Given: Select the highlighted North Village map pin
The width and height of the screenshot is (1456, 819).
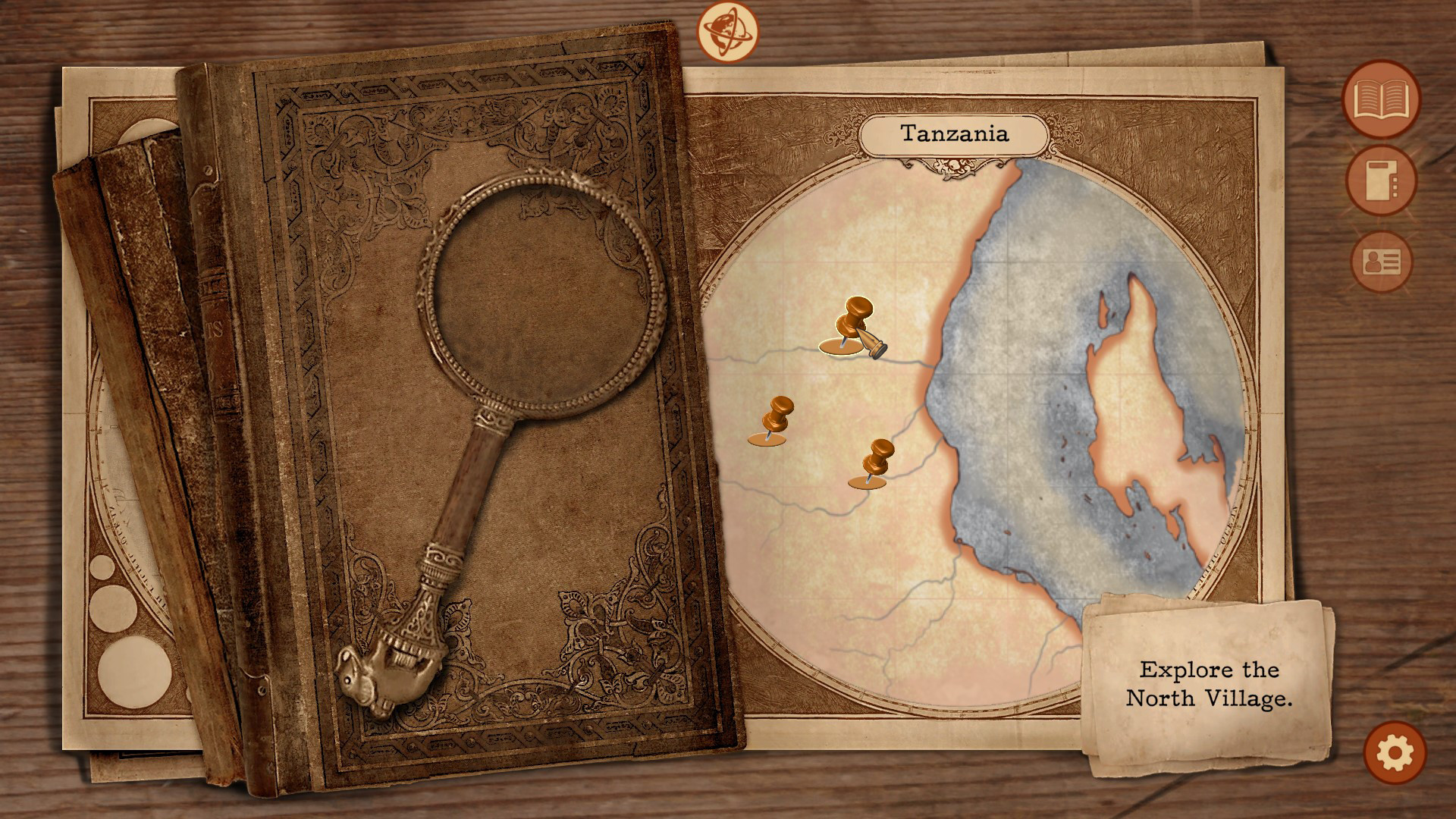Looking at the screenshot, I should click(853, 327).
